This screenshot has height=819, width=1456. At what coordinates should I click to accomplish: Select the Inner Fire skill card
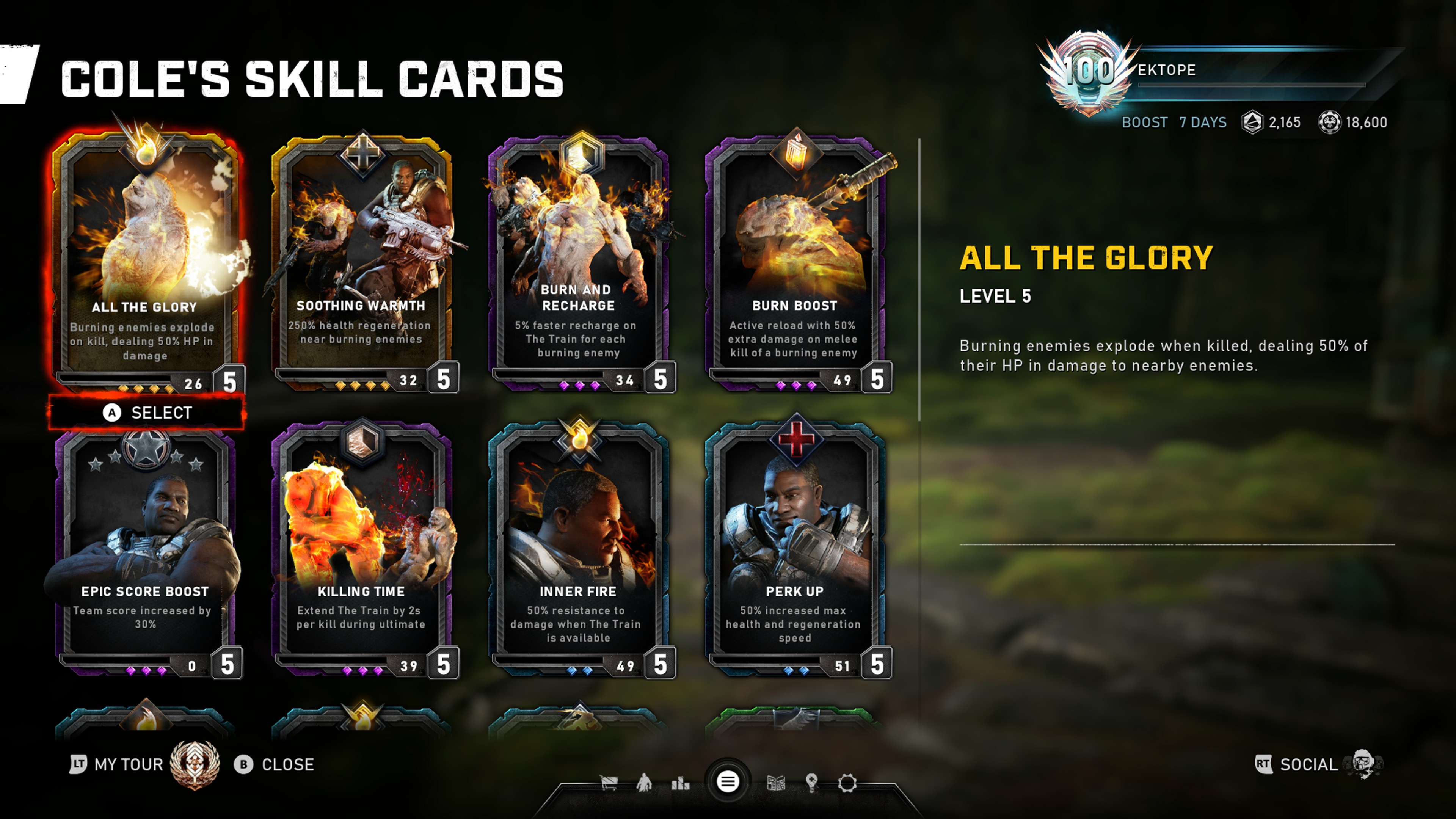(x=578, y=548)
